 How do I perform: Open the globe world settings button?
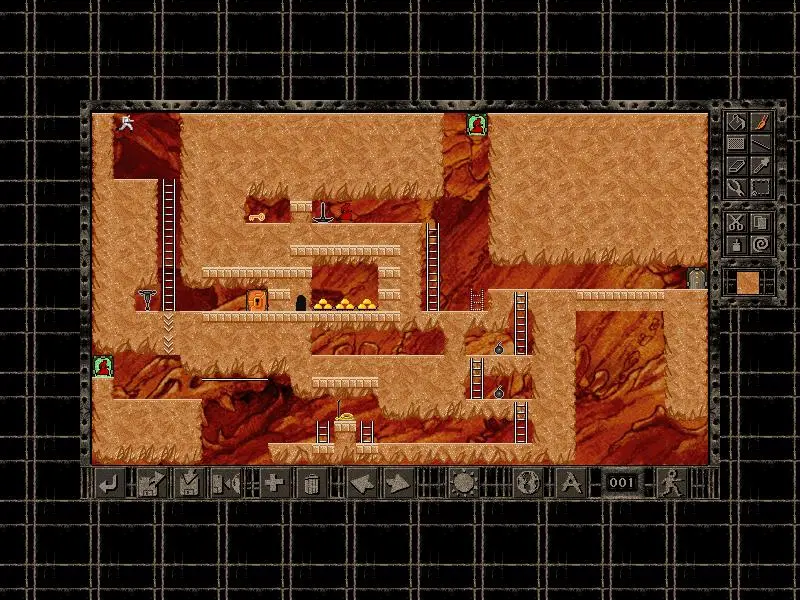(526, 484)
